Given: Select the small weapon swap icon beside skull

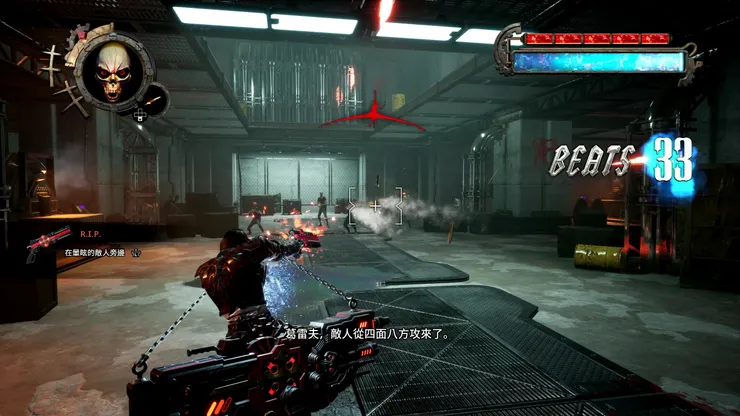Looking at the screenshot, I should coord(155,98).
